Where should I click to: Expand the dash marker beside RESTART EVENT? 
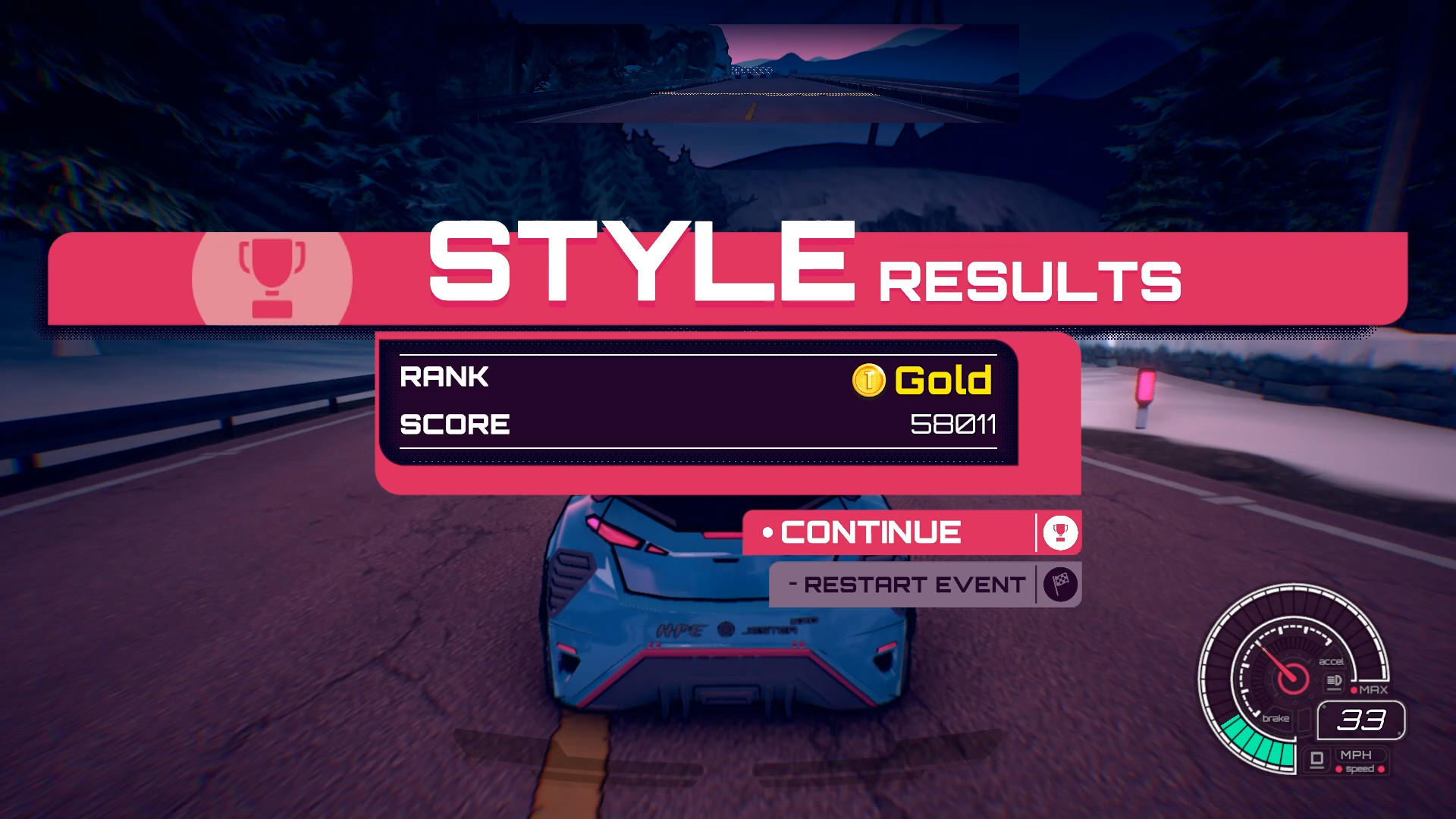tap(794, 582)
